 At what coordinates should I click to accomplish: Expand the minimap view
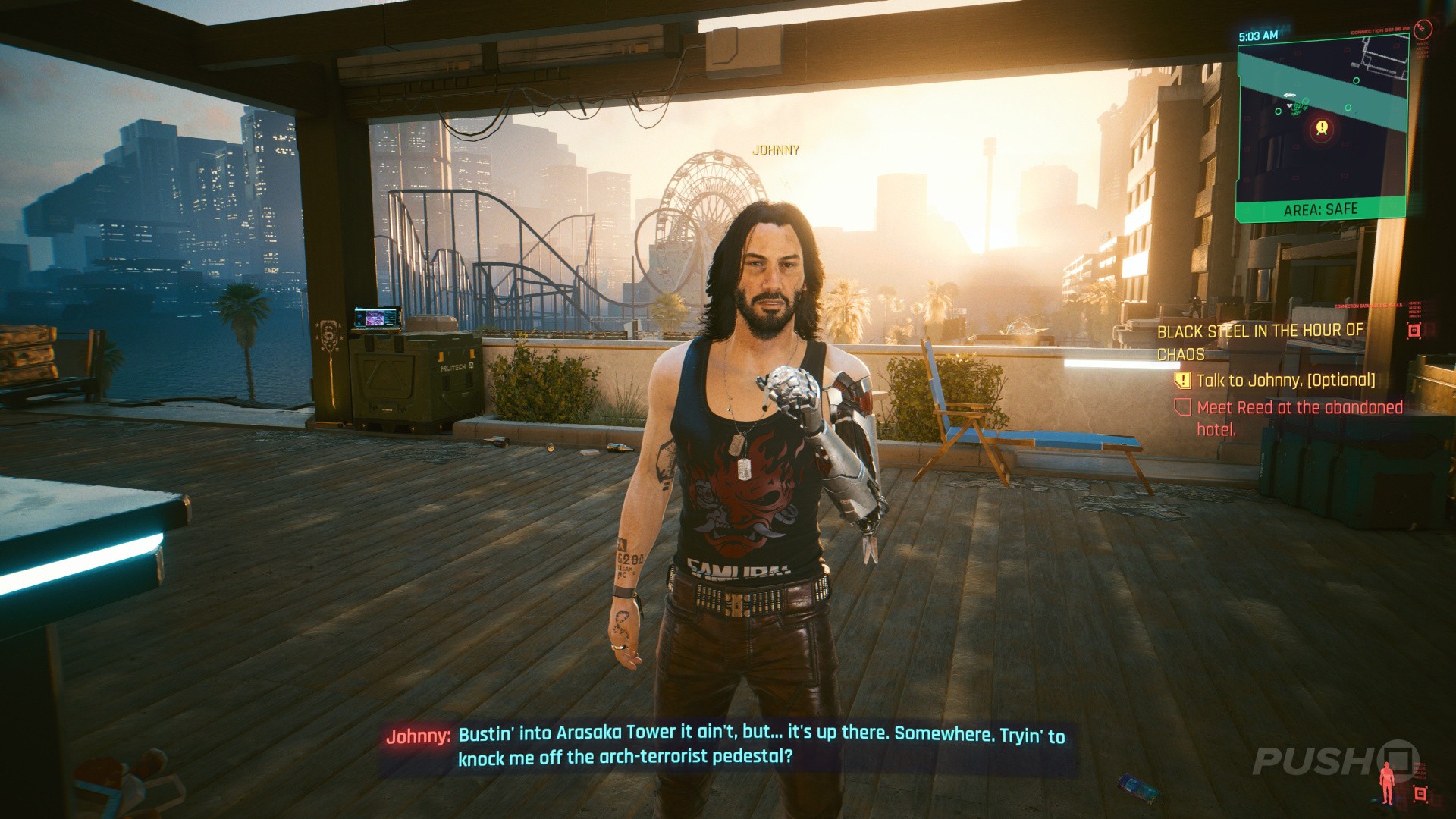tap(1323, 129)
